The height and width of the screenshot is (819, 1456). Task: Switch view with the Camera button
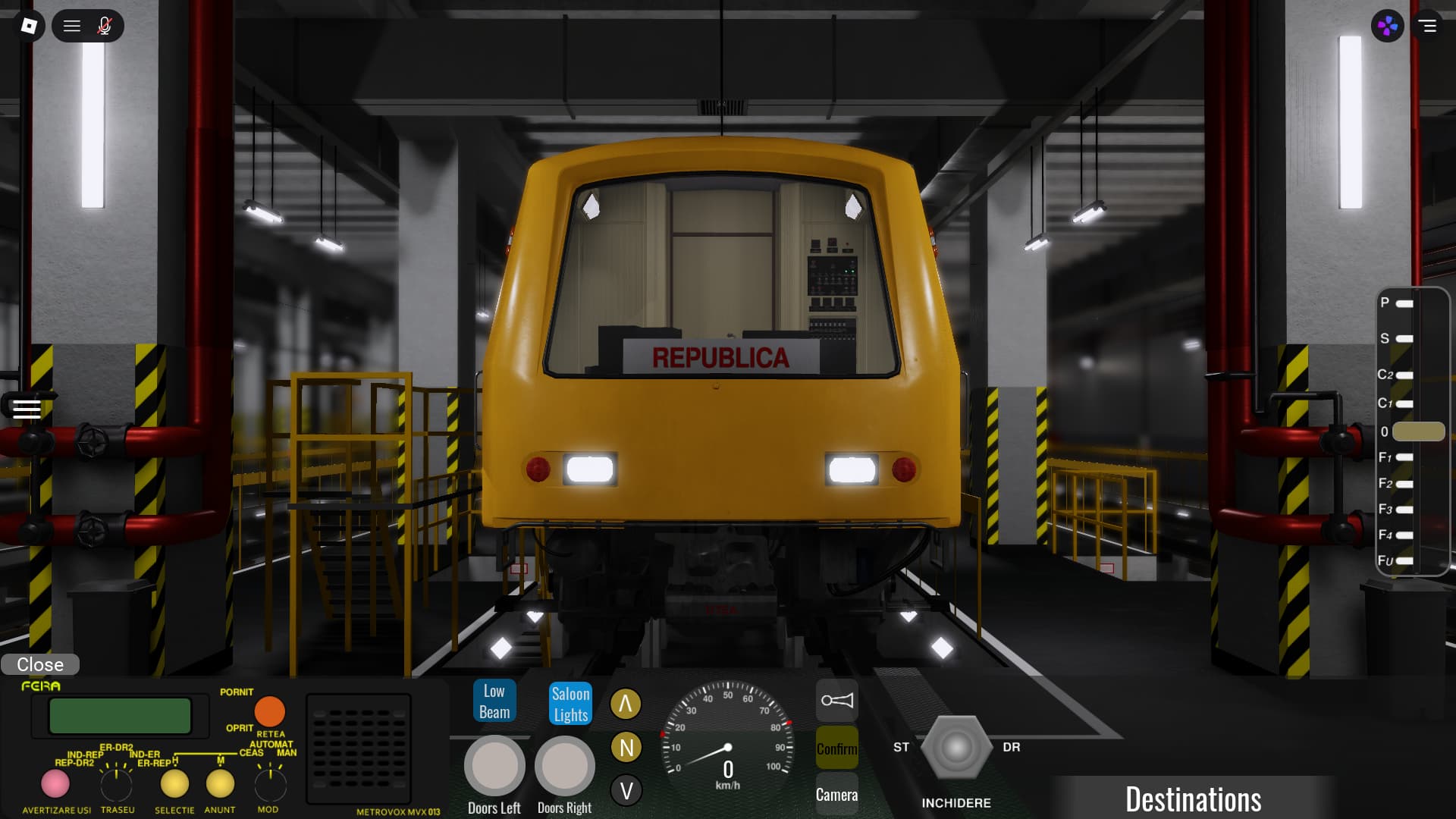click(836, 794)
